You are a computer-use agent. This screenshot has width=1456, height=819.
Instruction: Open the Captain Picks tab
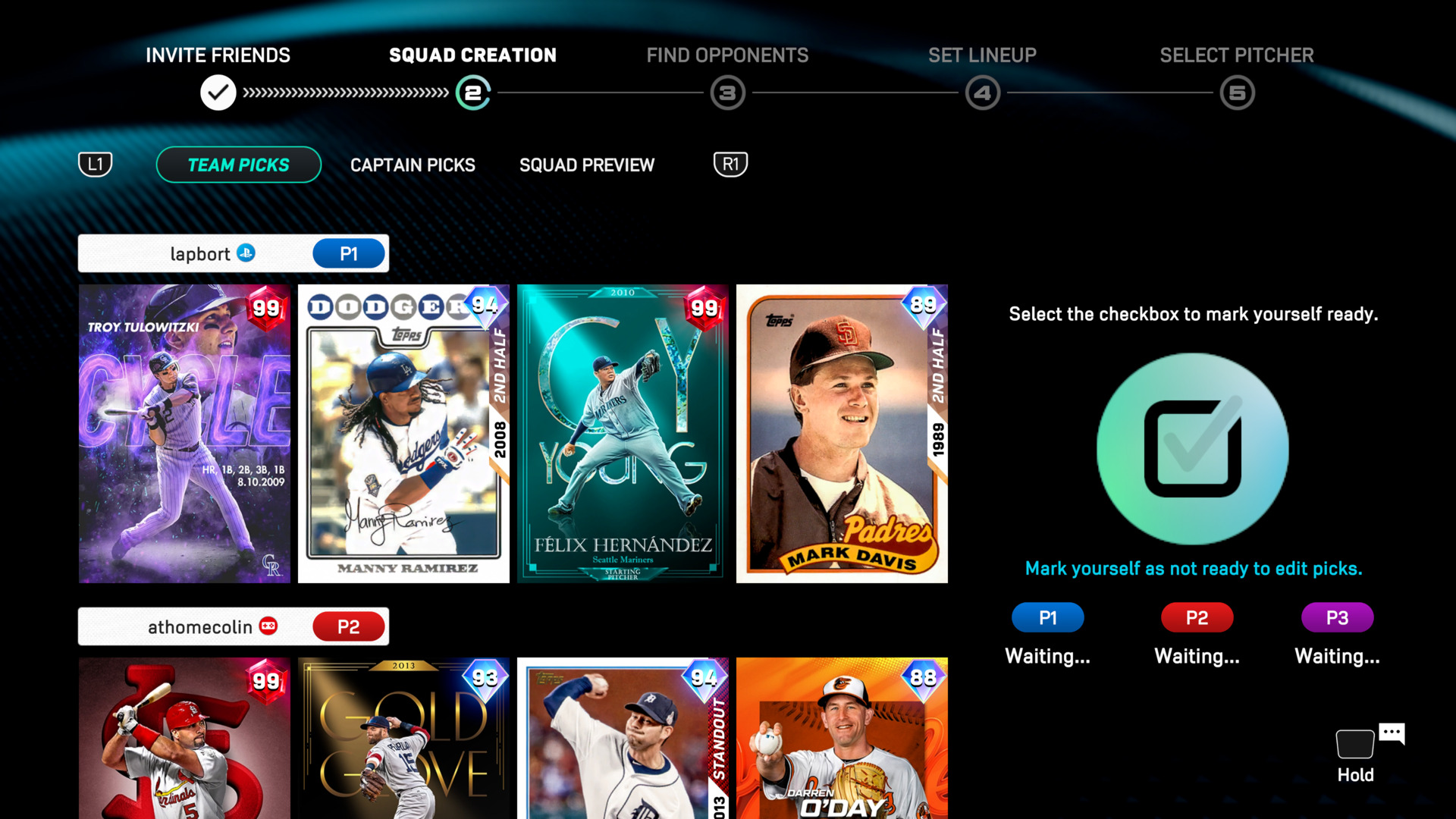pos(413,165)
